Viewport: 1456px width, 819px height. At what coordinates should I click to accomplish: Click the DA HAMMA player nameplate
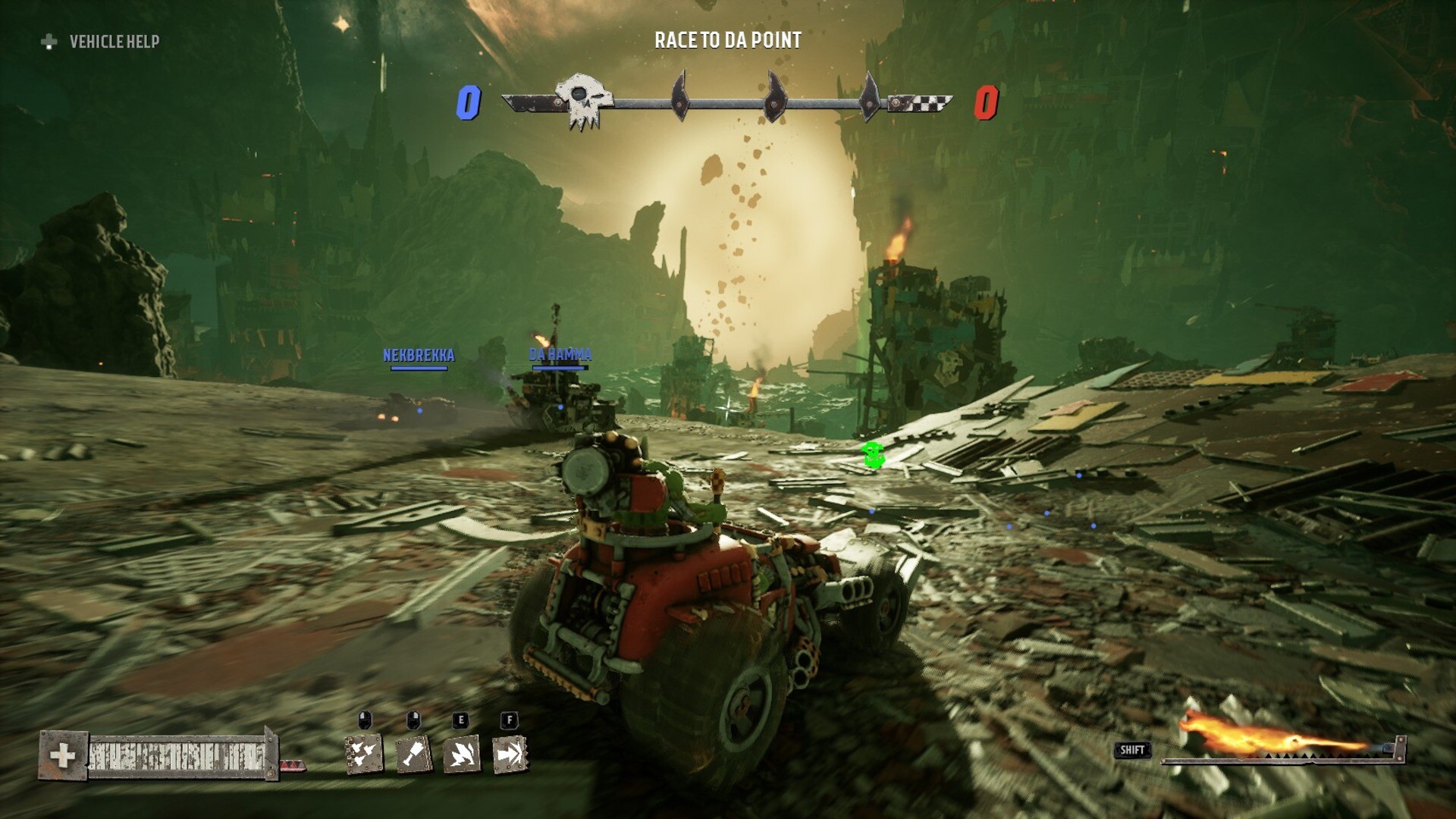tap(560, 352)
